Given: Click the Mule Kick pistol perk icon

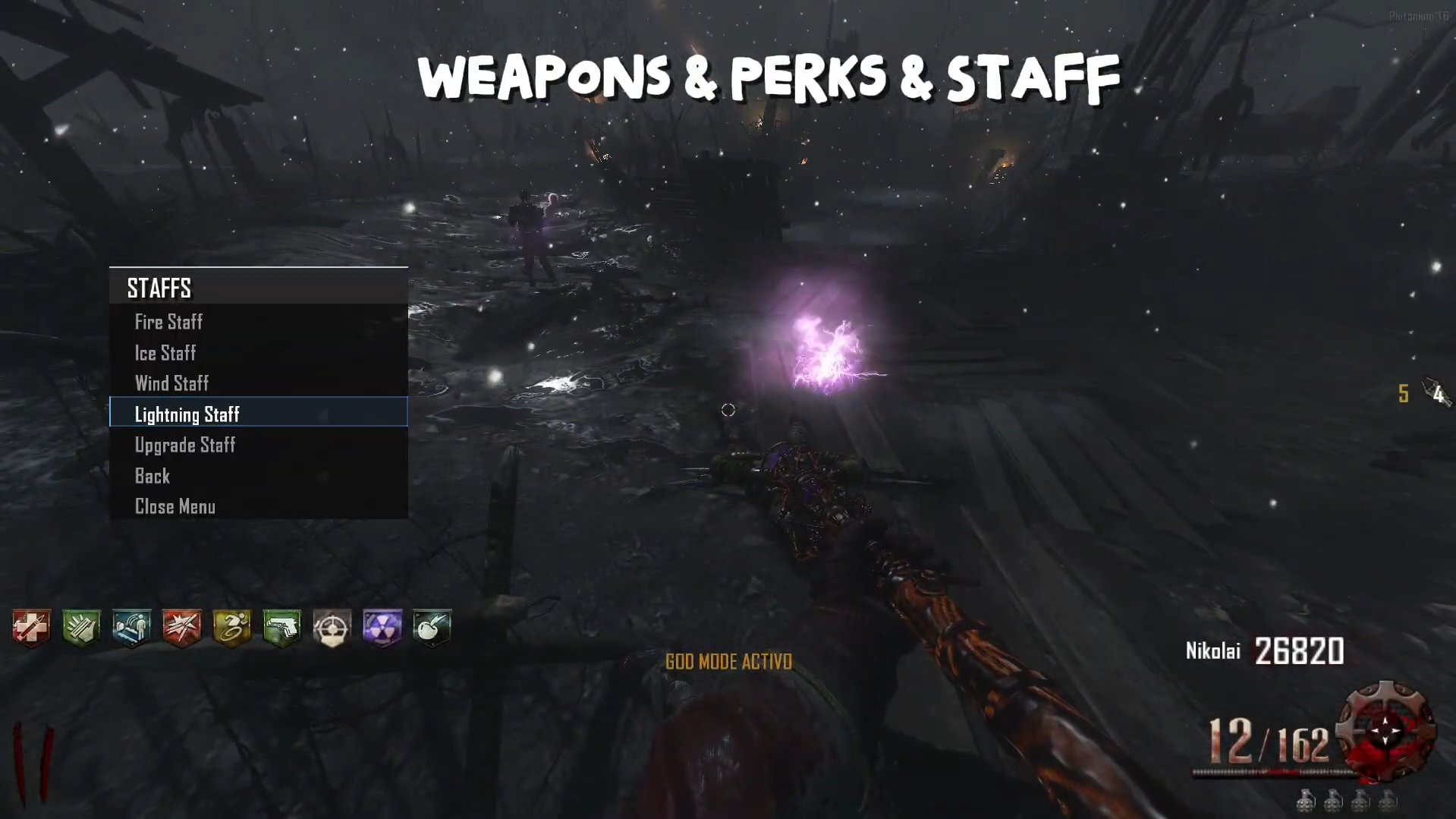Looking at the screenshot, I should click(x=281, y=628).
